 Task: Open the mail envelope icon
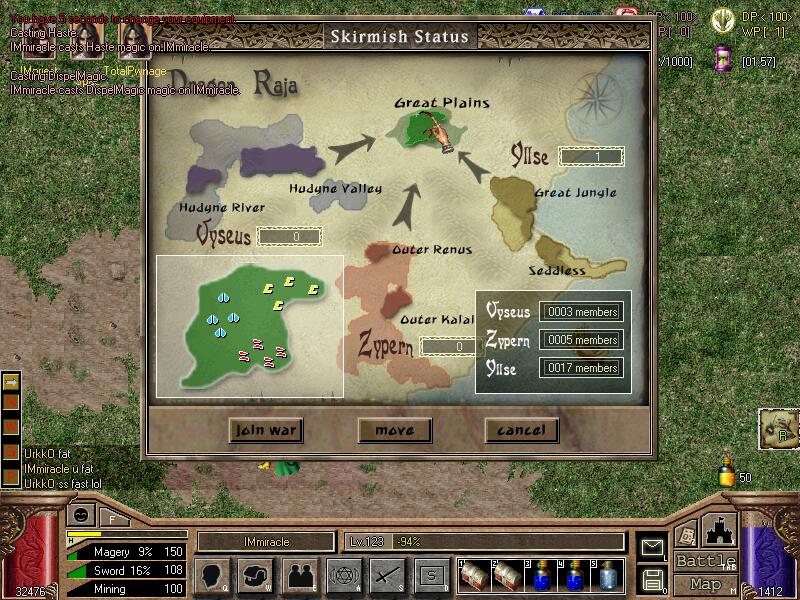[x=652, y=547]
